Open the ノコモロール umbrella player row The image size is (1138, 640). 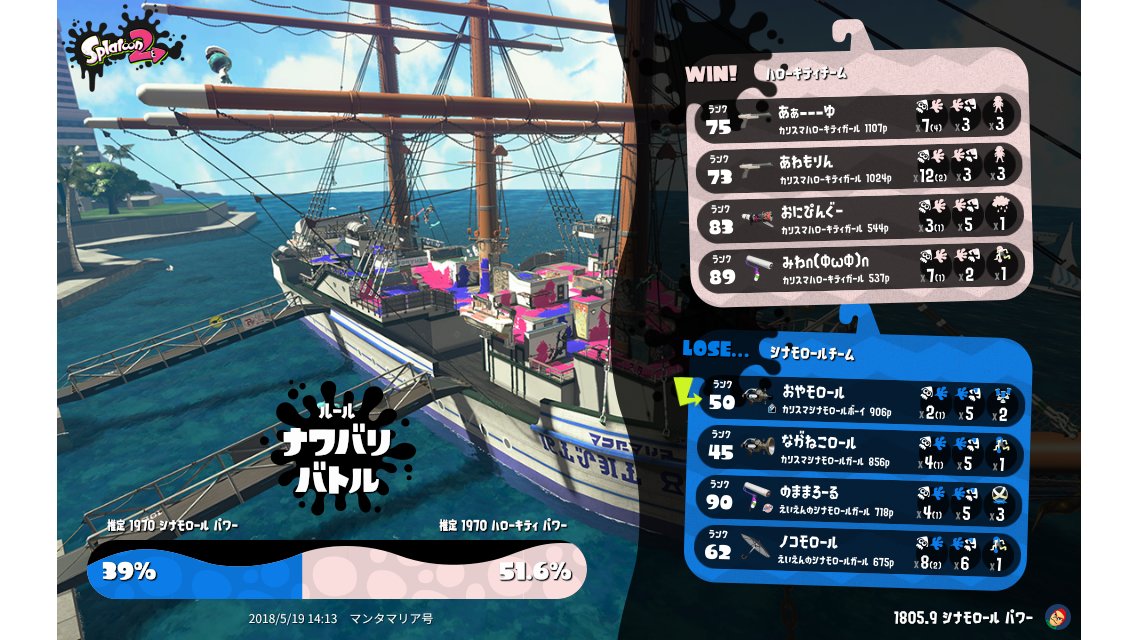pos(860,551)
